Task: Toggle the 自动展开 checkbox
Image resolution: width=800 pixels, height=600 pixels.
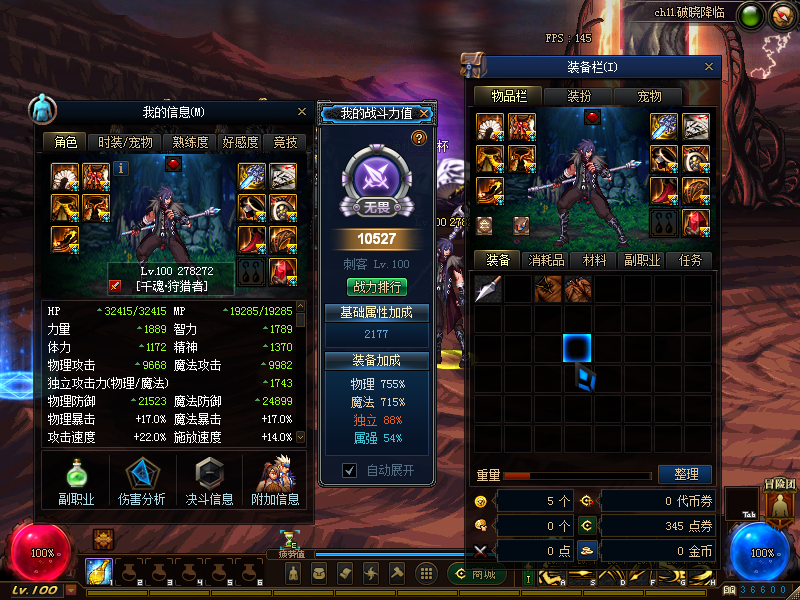Action: (349, 470)
